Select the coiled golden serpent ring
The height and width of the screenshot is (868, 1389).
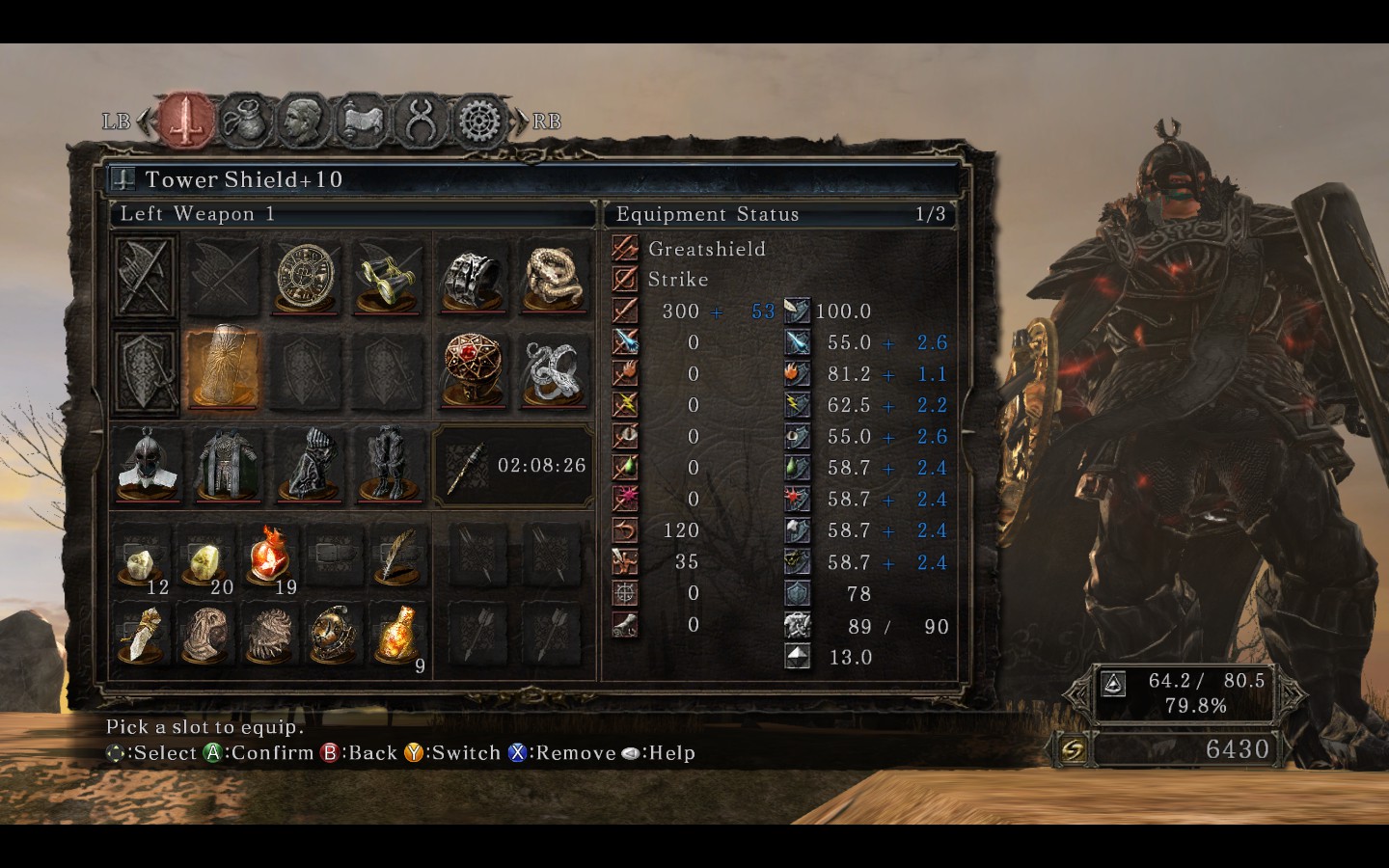click(x=553, y=278)
